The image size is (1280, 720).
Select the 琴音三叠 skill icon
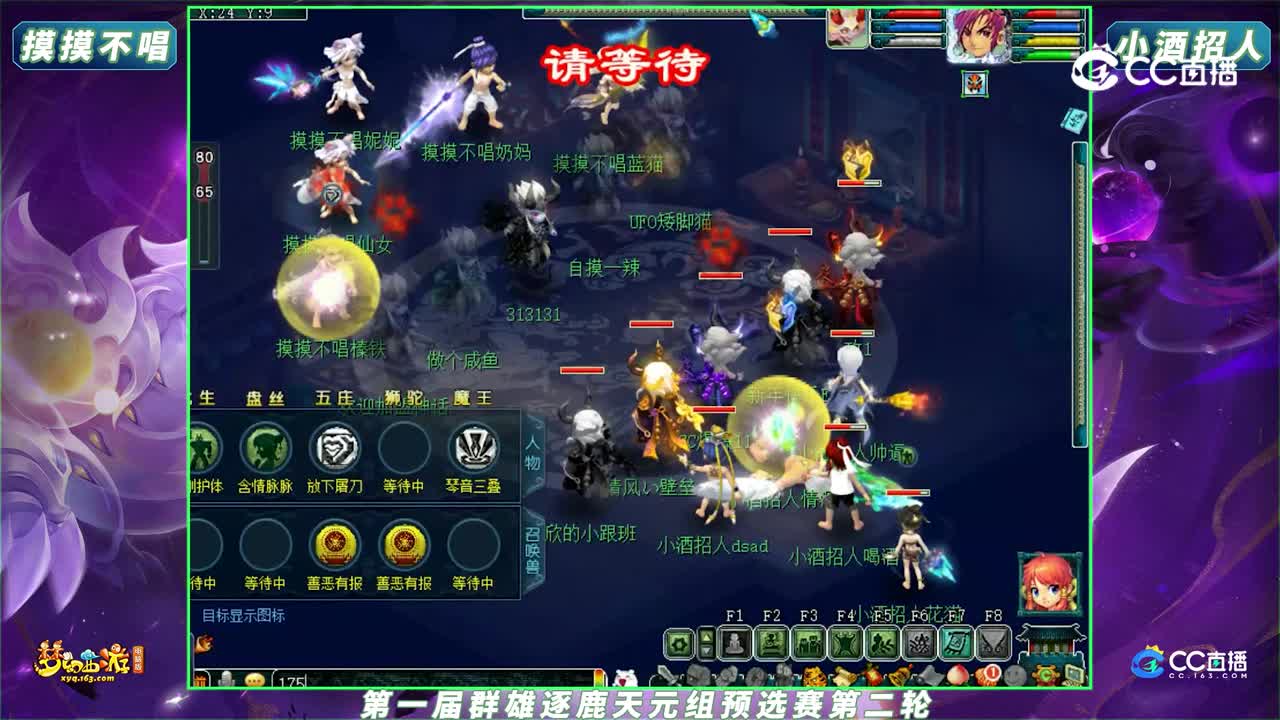(472, 447)
